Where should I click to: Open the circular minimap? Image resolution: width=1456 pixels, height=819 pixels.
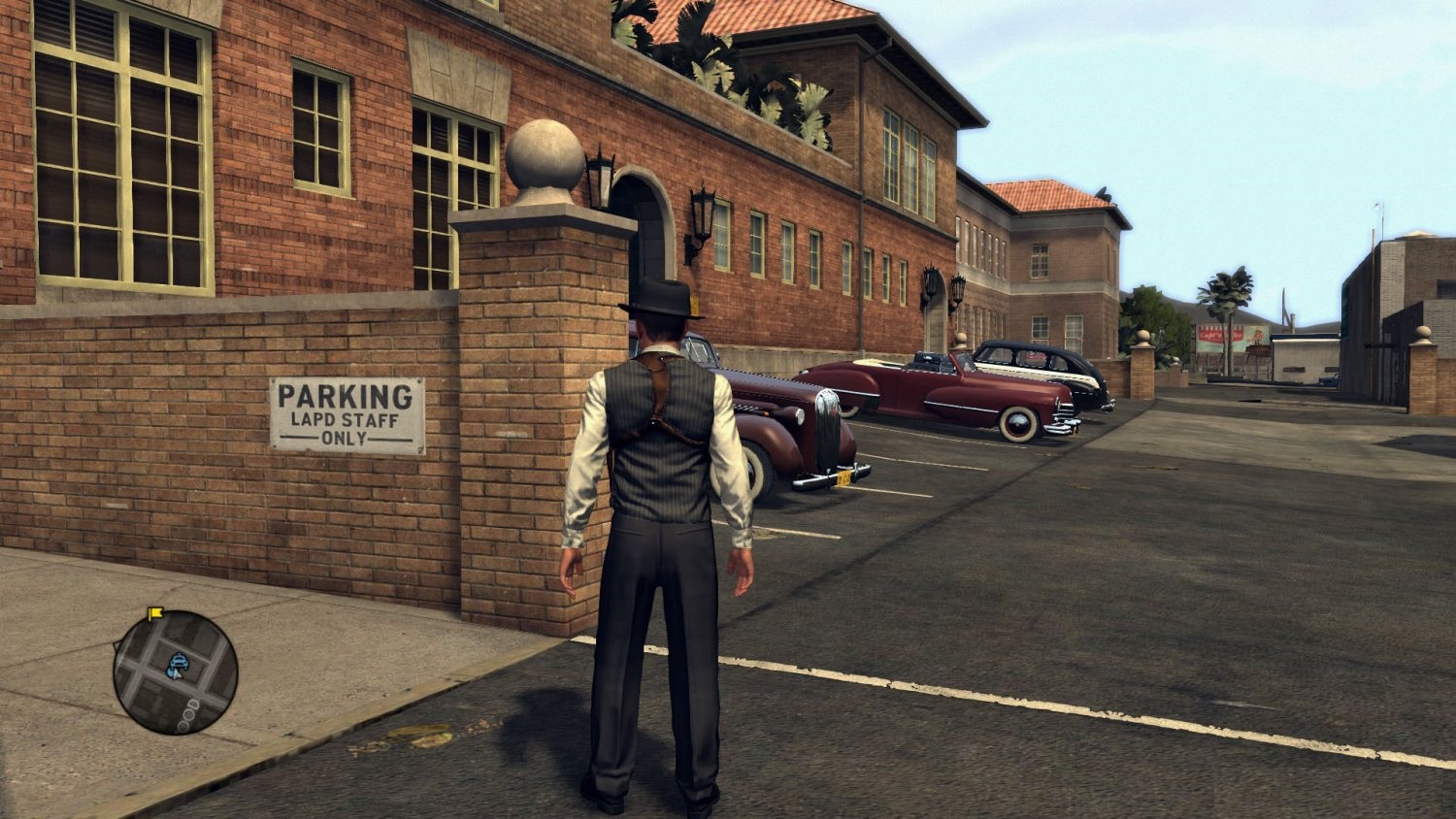[176, 672]
